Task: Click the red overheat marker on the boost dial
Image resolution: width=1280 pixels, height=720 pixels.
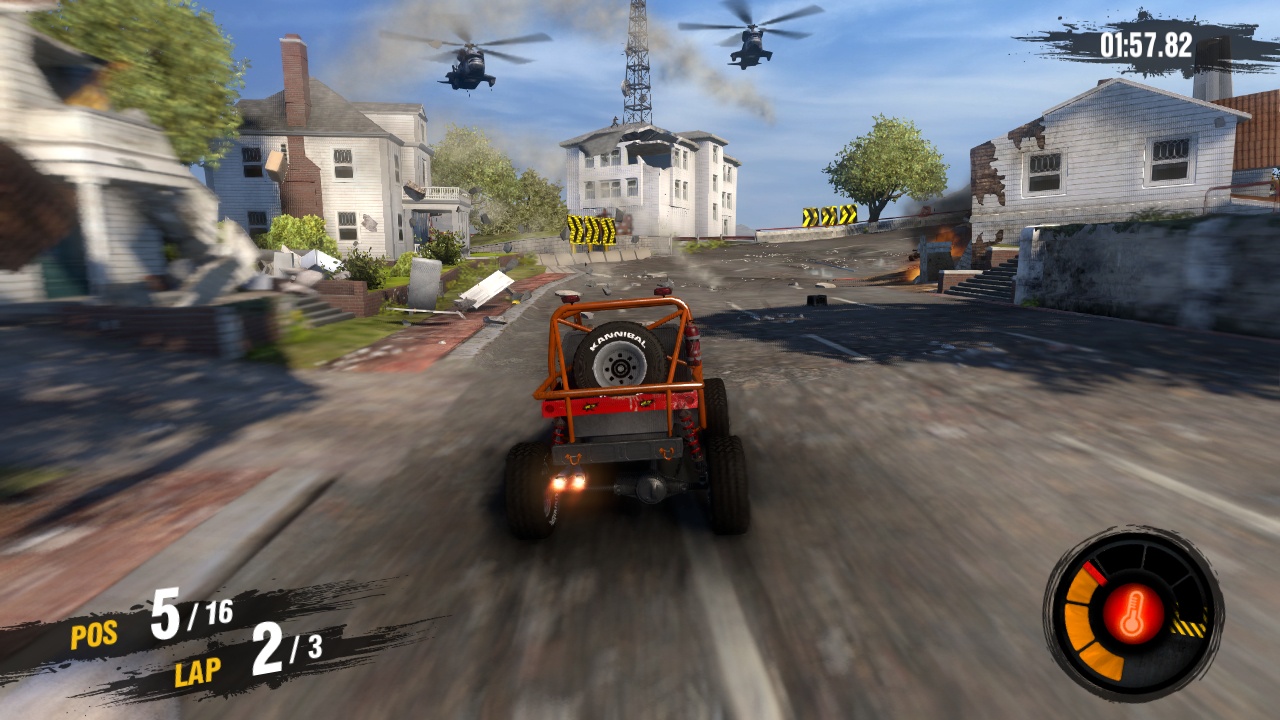Action: click(1093, 573)
